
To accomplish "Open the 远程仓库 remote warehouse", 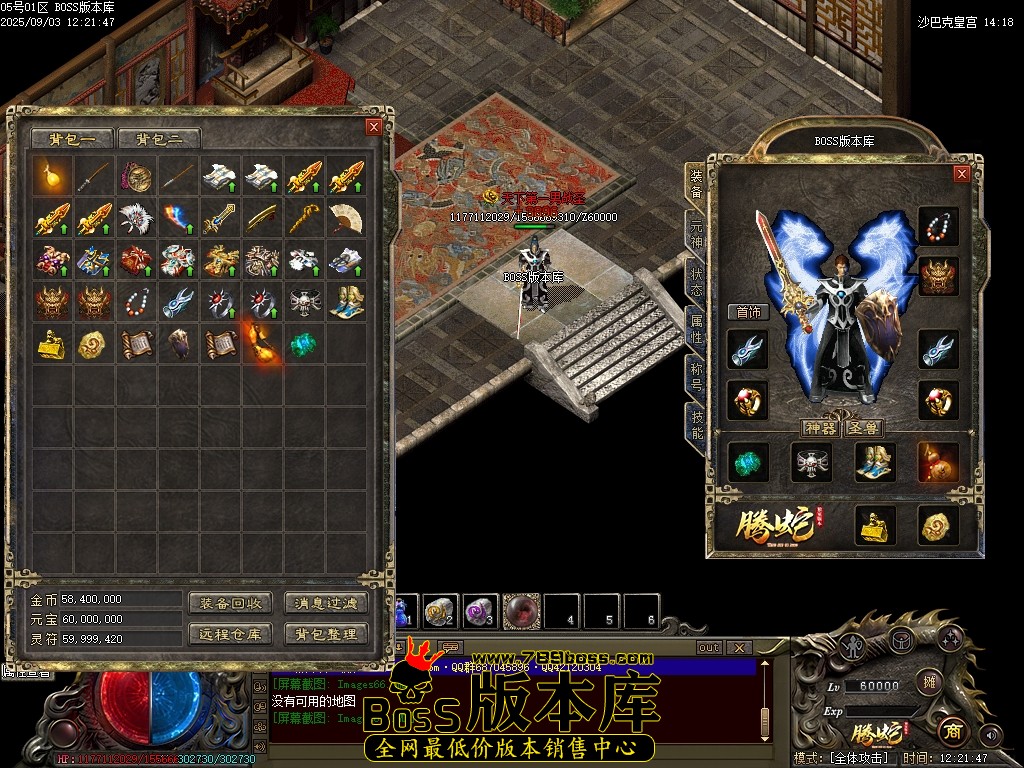I will 230,633.
